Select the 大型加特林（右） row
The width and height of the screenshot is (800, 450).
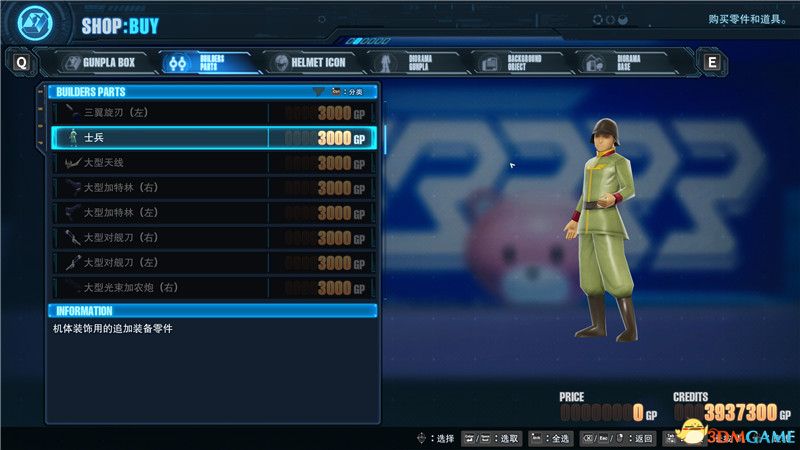[215, 187]
